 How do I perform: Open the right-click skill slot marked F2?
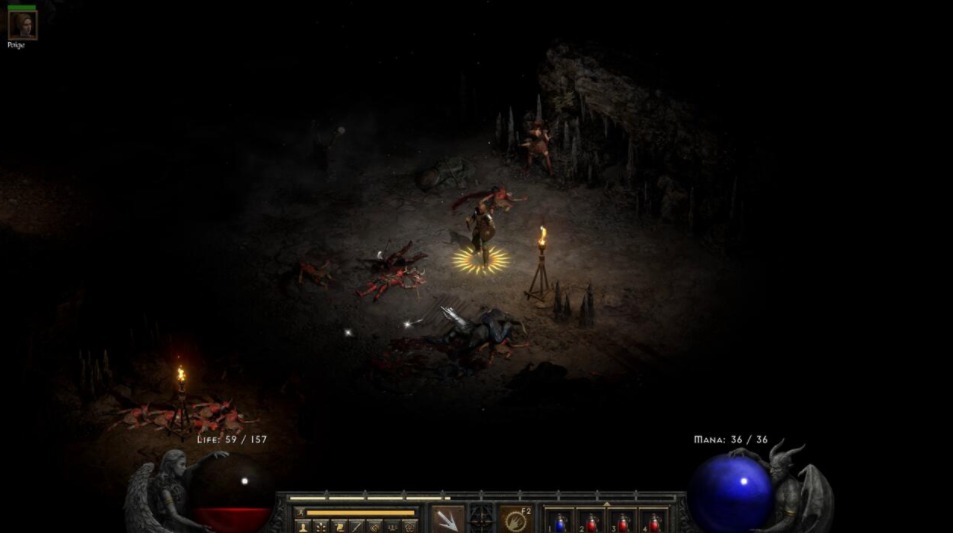coord(515,519)
